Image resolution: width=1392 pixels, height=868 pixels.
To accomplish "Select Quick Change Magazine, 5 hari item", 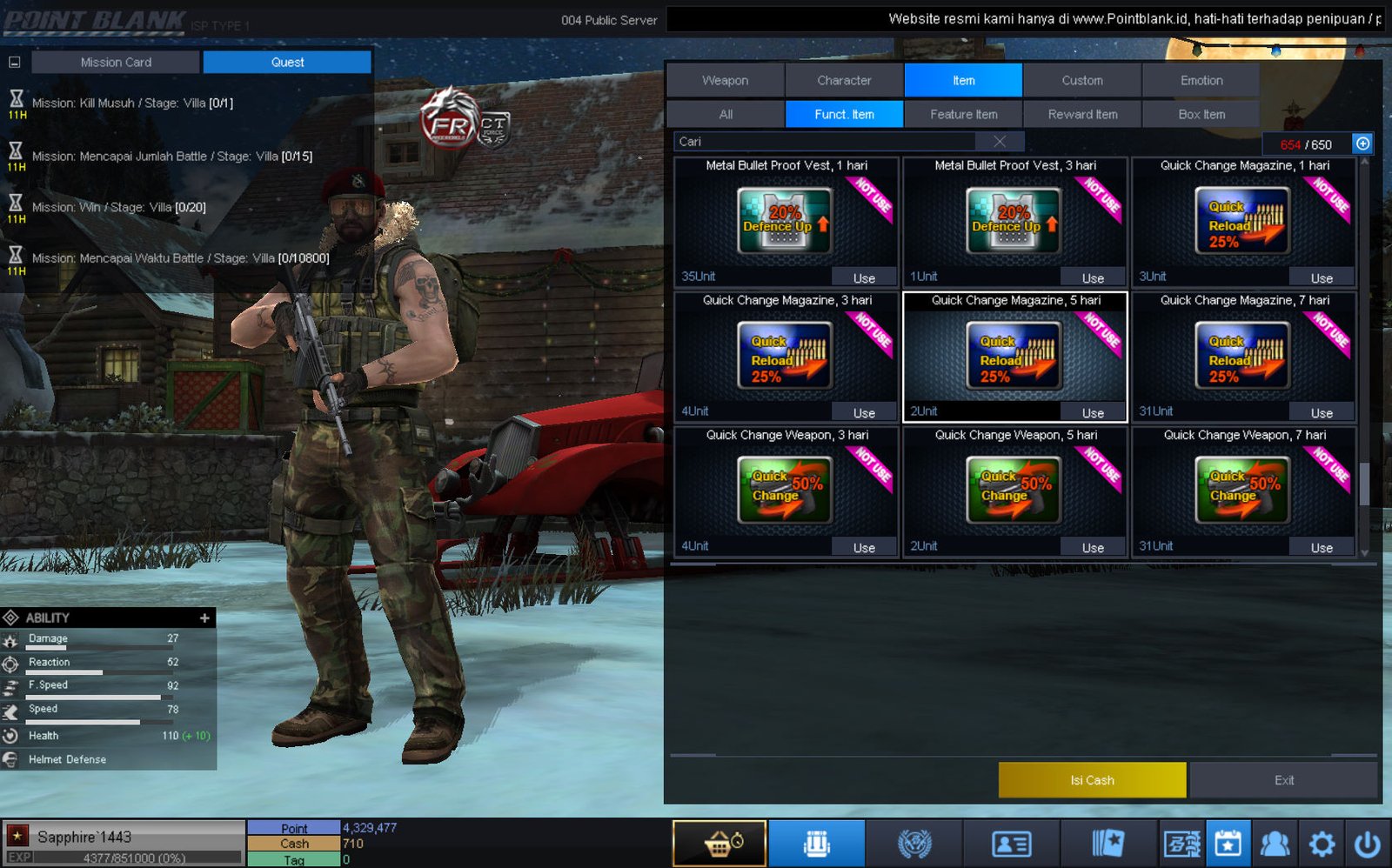I will pos(1014,355).
